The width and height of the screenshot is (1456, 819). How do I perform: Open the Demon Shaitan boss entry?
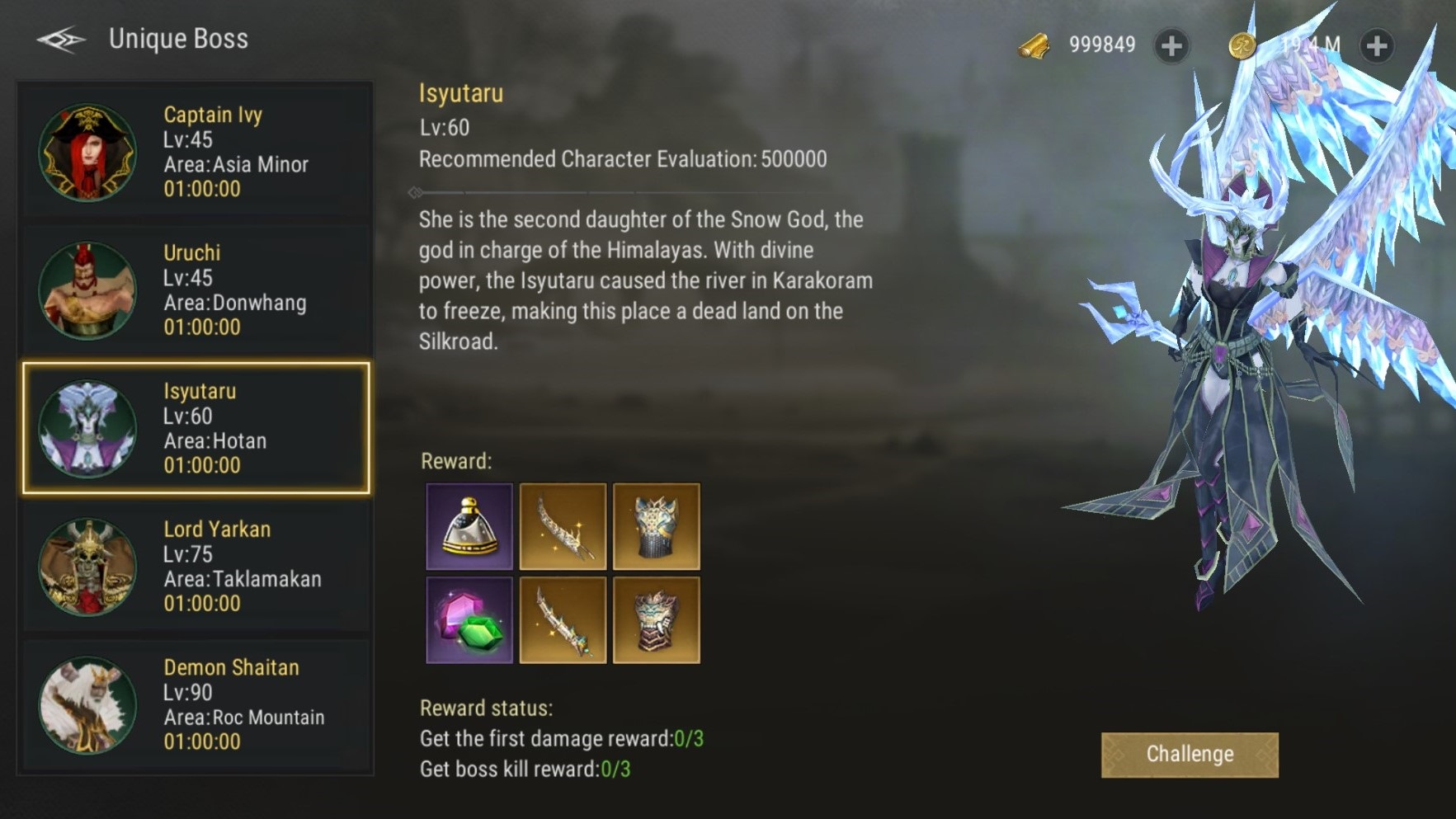point(196,704)
